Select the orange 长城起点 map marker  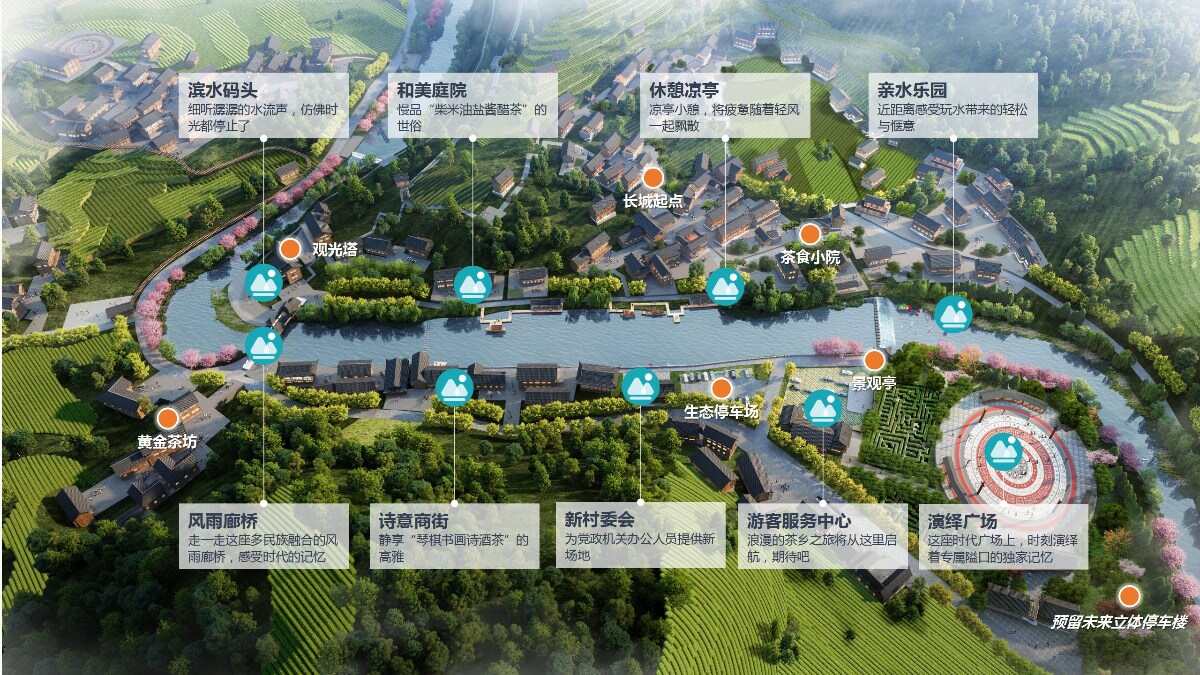click(652, 178)
